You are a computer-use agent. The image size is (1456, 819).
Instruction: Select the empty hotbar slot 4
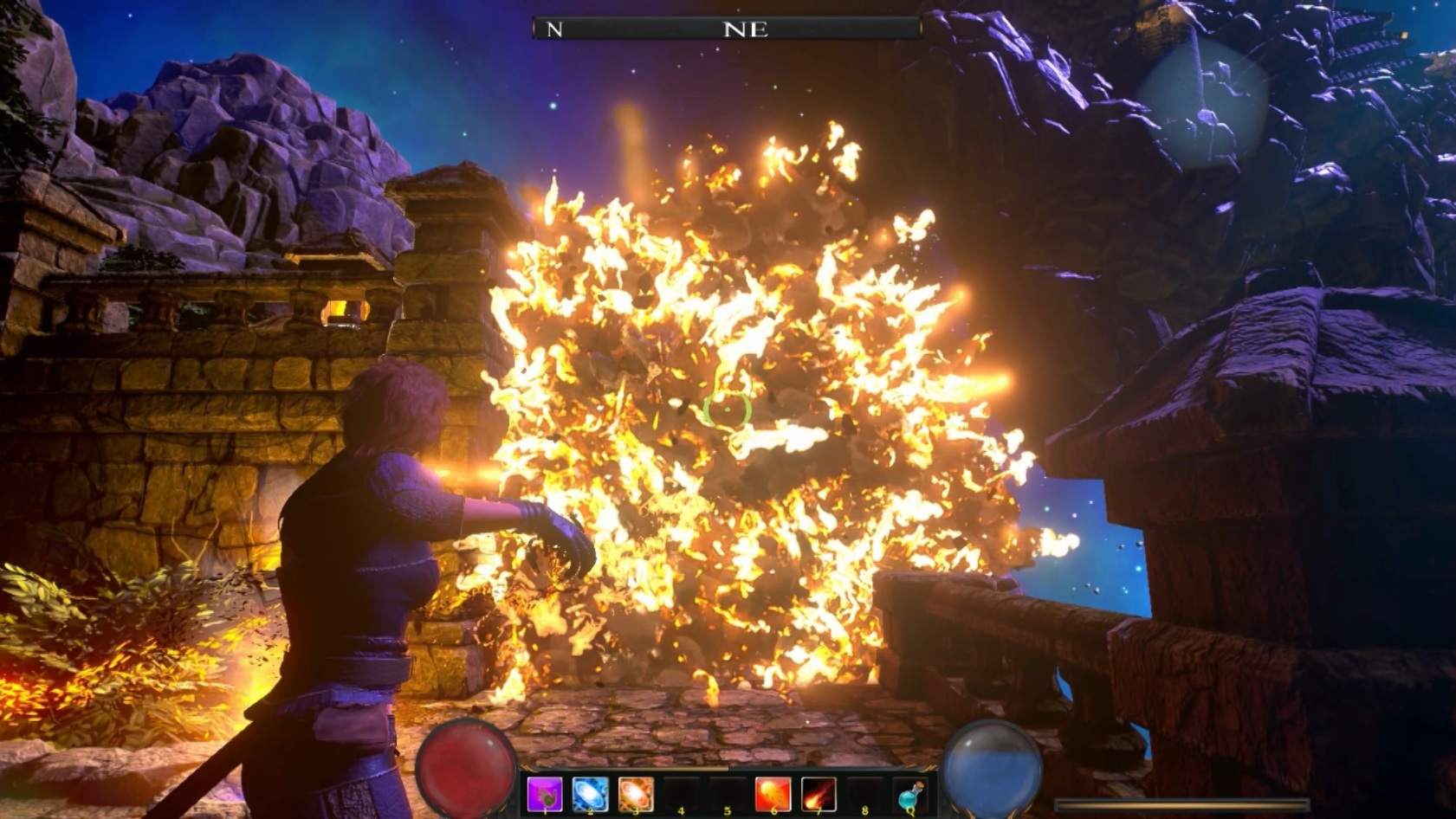680,792
